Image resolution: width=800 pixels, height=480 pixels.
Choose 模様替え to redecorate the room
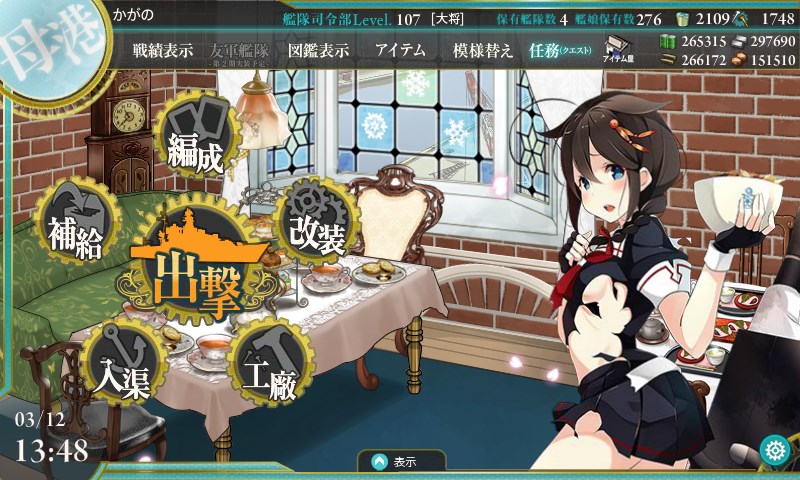pyautogui.click(x=482, y=51)
